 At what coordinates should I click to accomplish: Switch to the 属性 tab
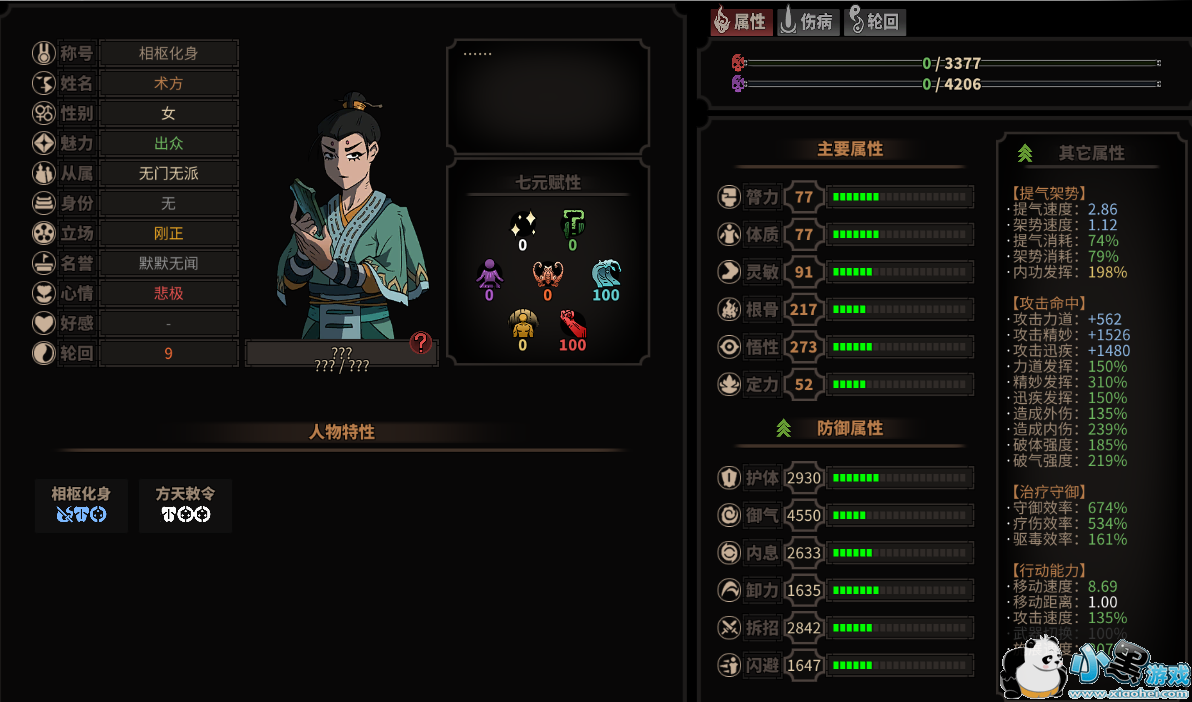point(741,21)
